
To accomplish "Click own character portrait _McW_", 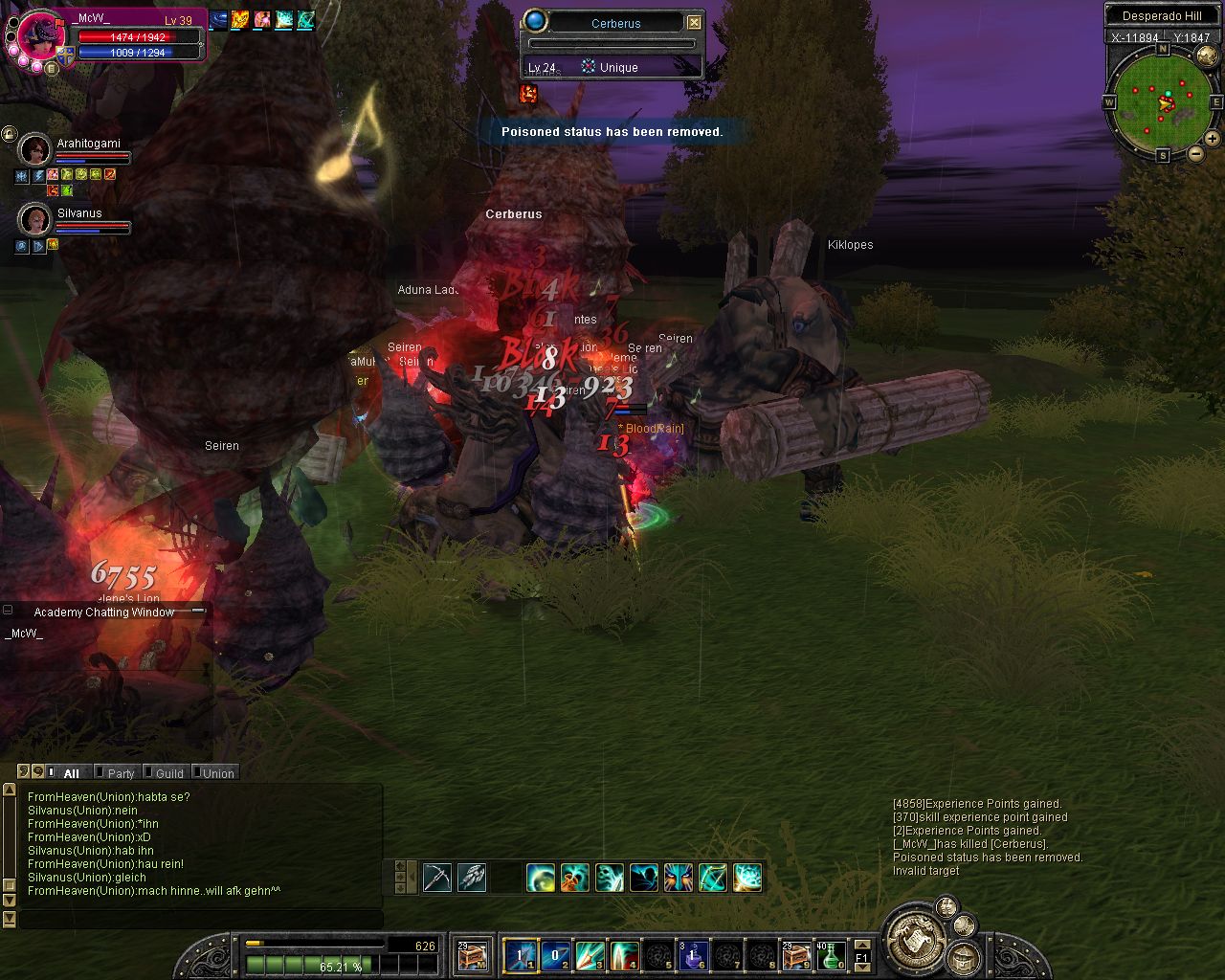I will pos(41,40).
